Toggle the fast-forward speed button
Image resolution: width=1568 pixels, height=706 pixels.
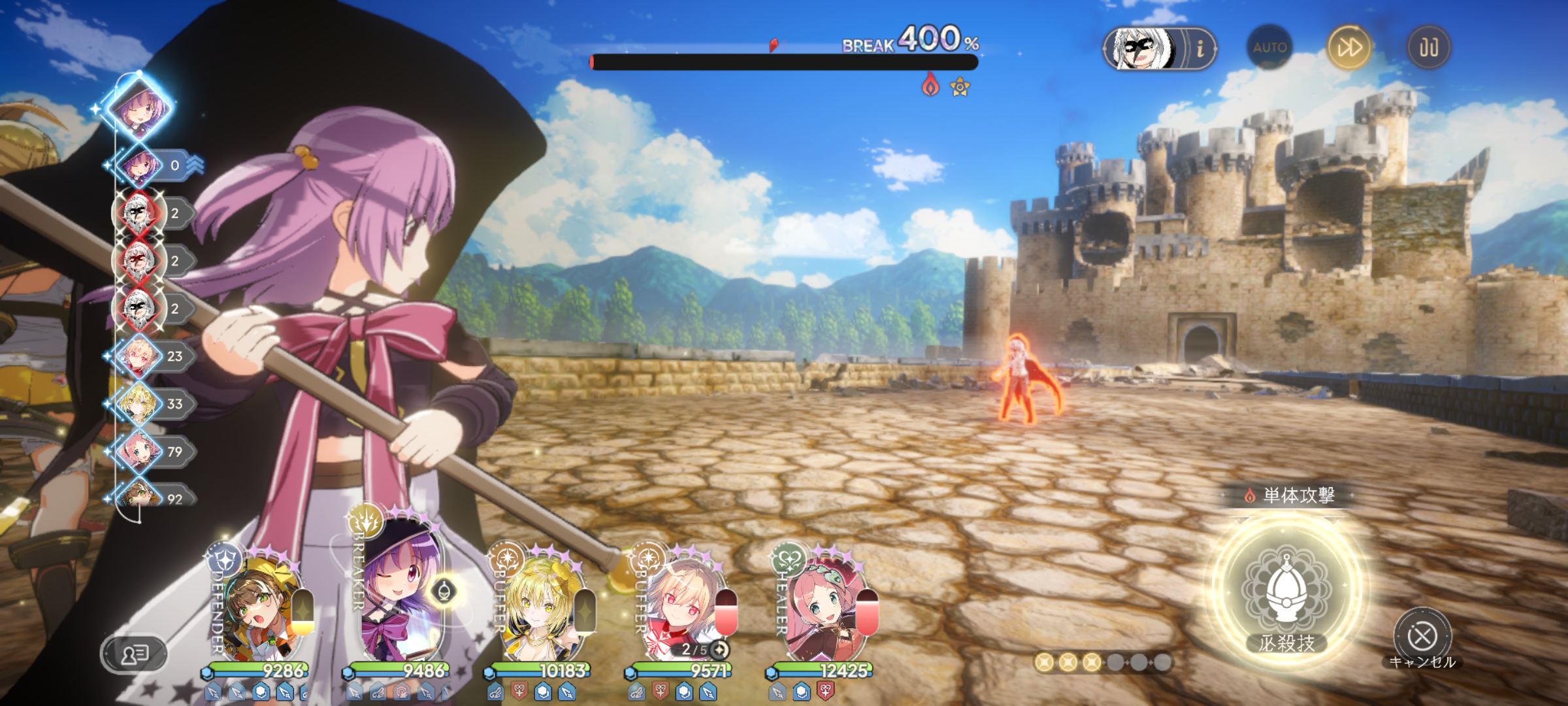tap(1349, 47)
